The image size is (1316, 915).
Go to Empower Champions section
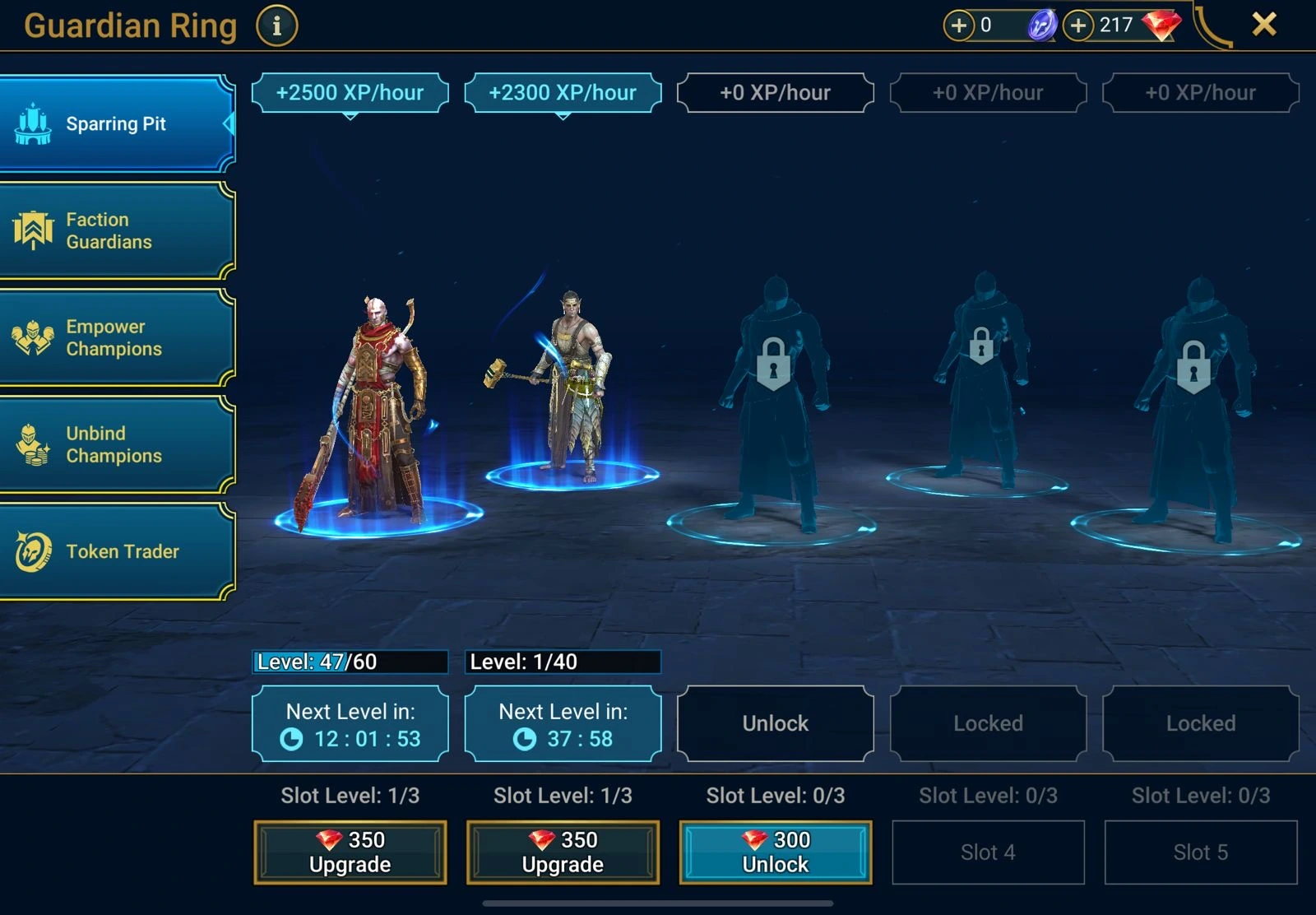click(117, 337)
